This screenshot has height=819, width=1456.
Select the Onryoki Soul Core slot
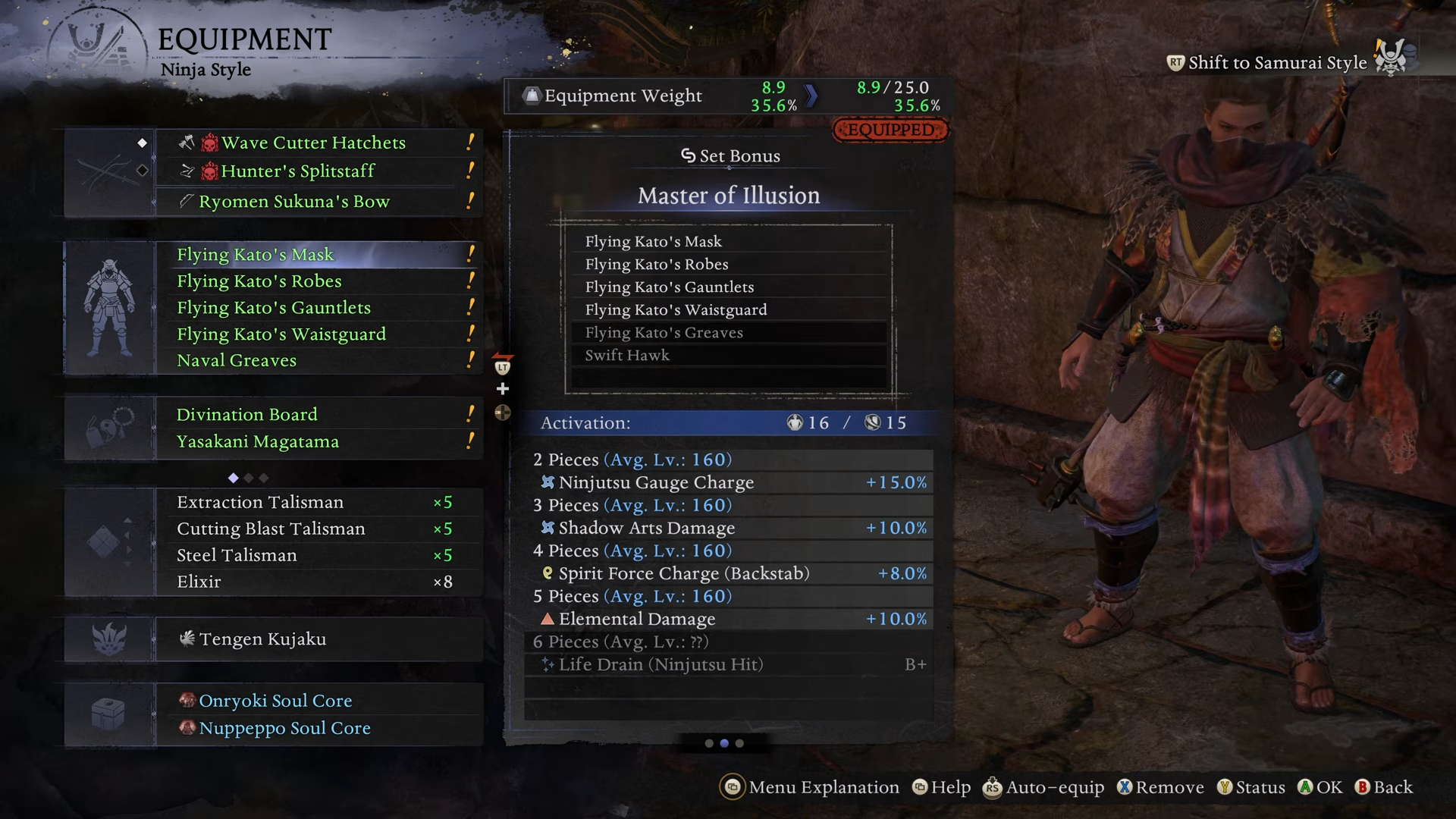(x=275, y=701)
